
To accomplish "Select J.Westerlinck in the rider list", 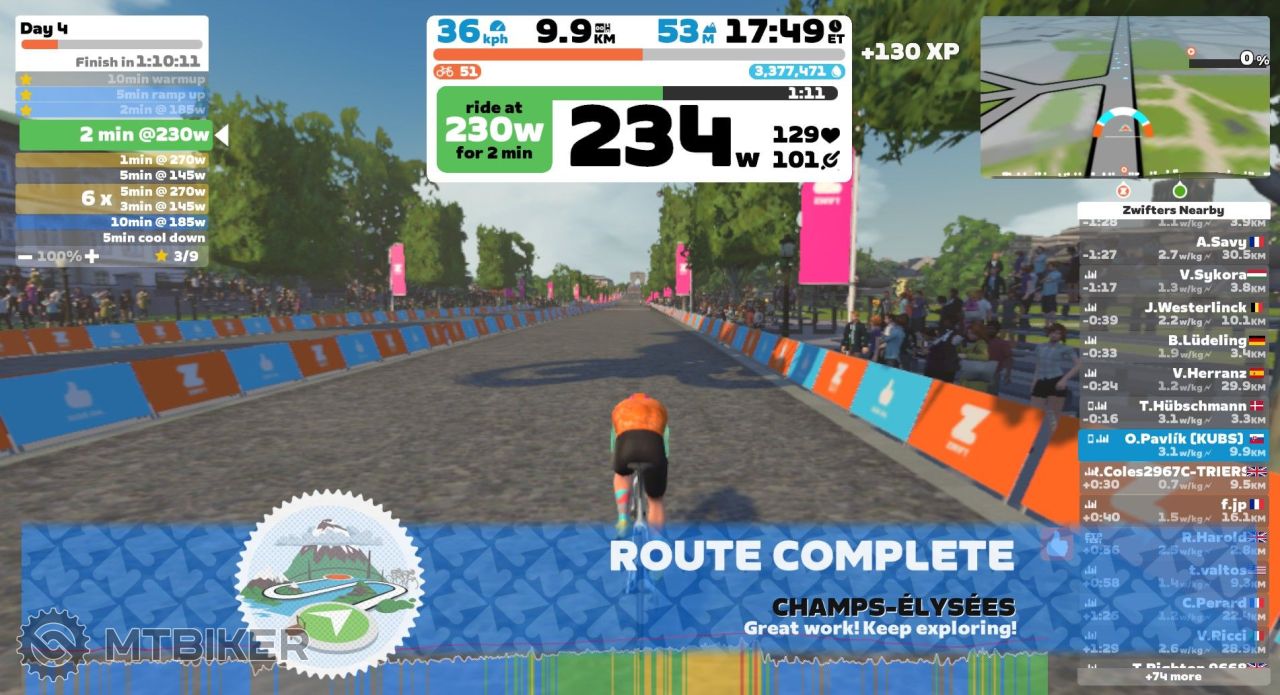I will (1173, 314).
